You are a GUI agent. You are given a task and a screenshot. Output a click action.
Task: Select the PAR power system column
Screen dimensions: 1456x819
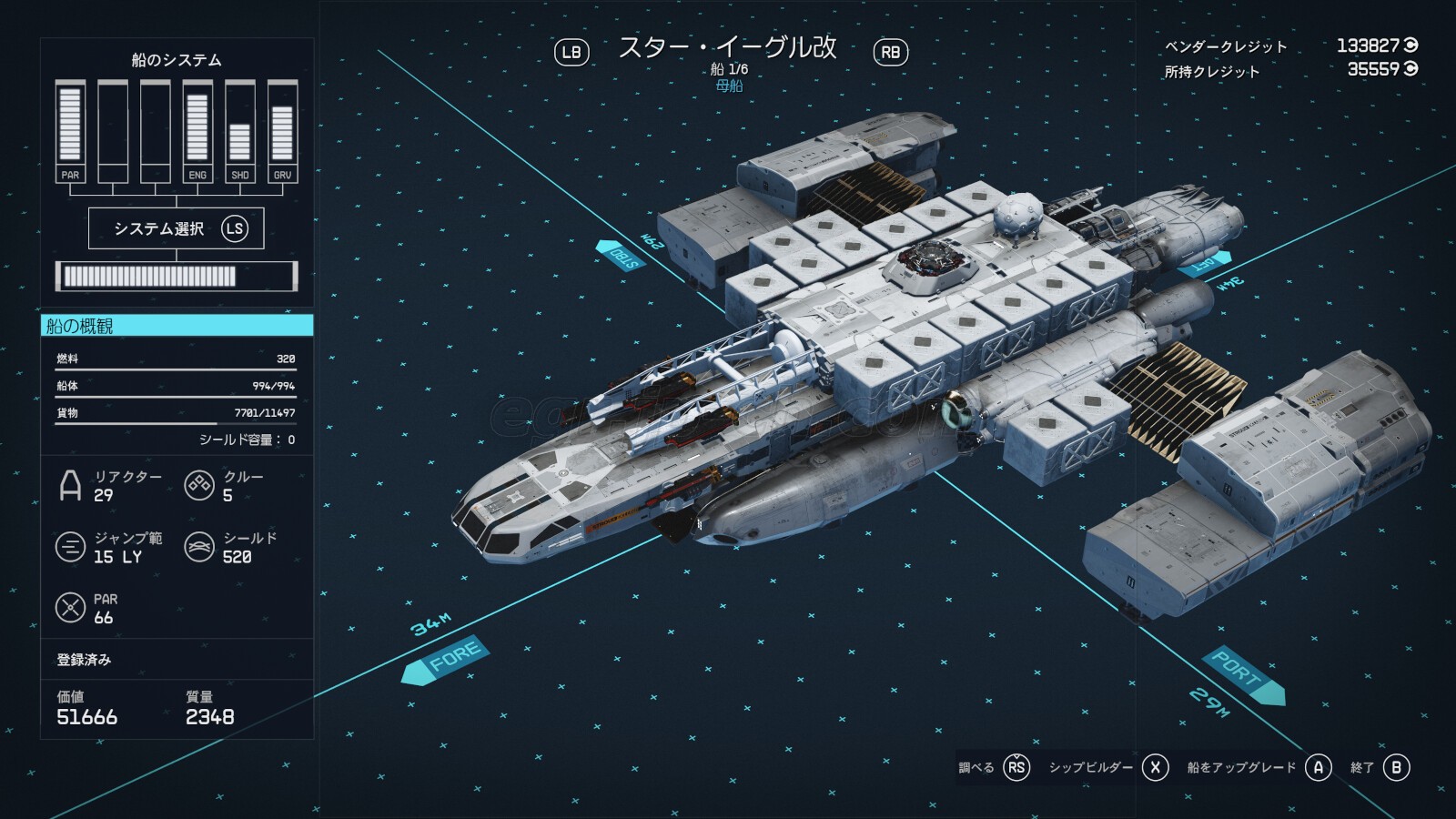[x=70, y=131]
